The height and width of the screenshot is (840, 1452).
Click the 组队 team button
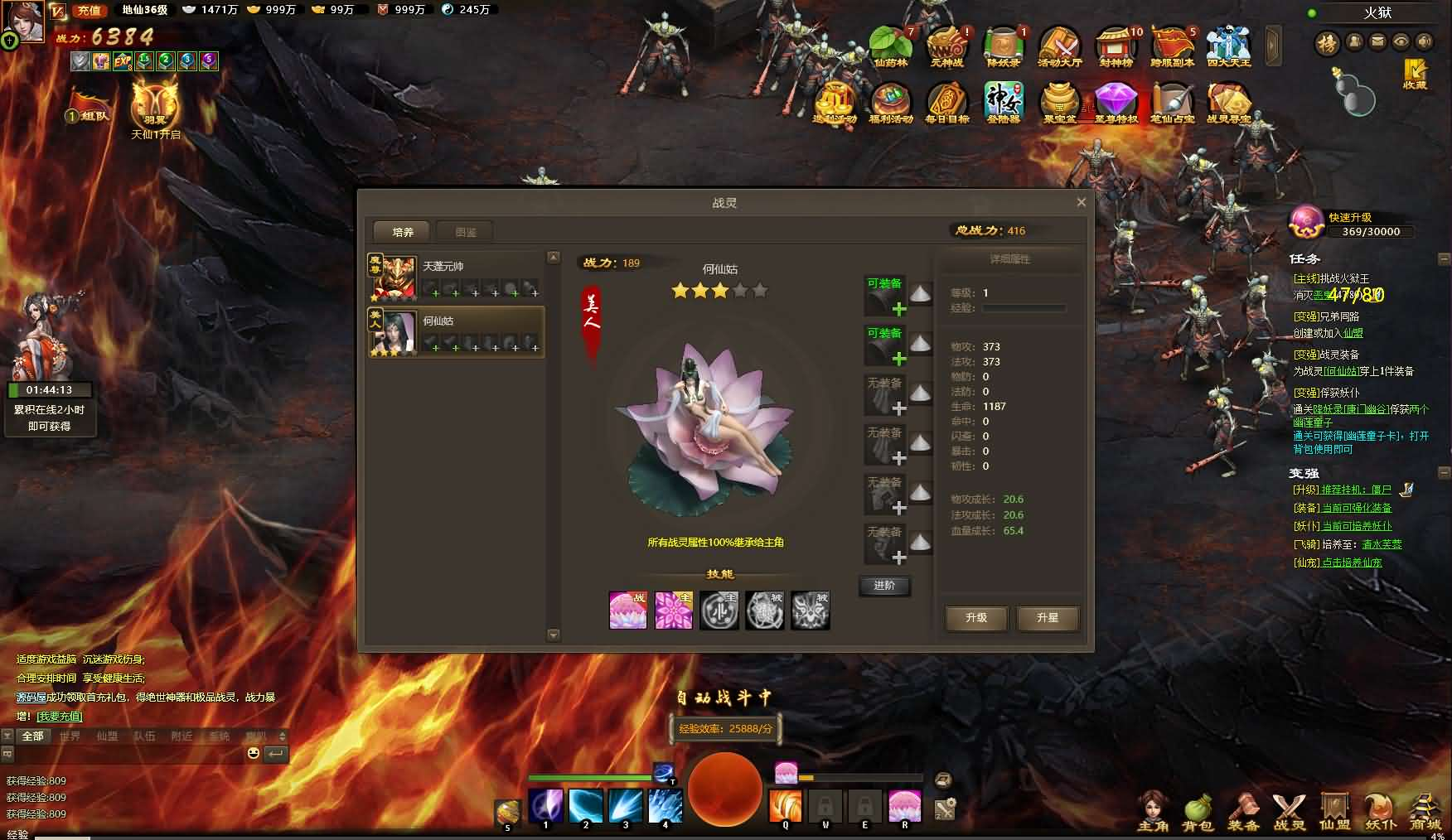tap(90, 113)
